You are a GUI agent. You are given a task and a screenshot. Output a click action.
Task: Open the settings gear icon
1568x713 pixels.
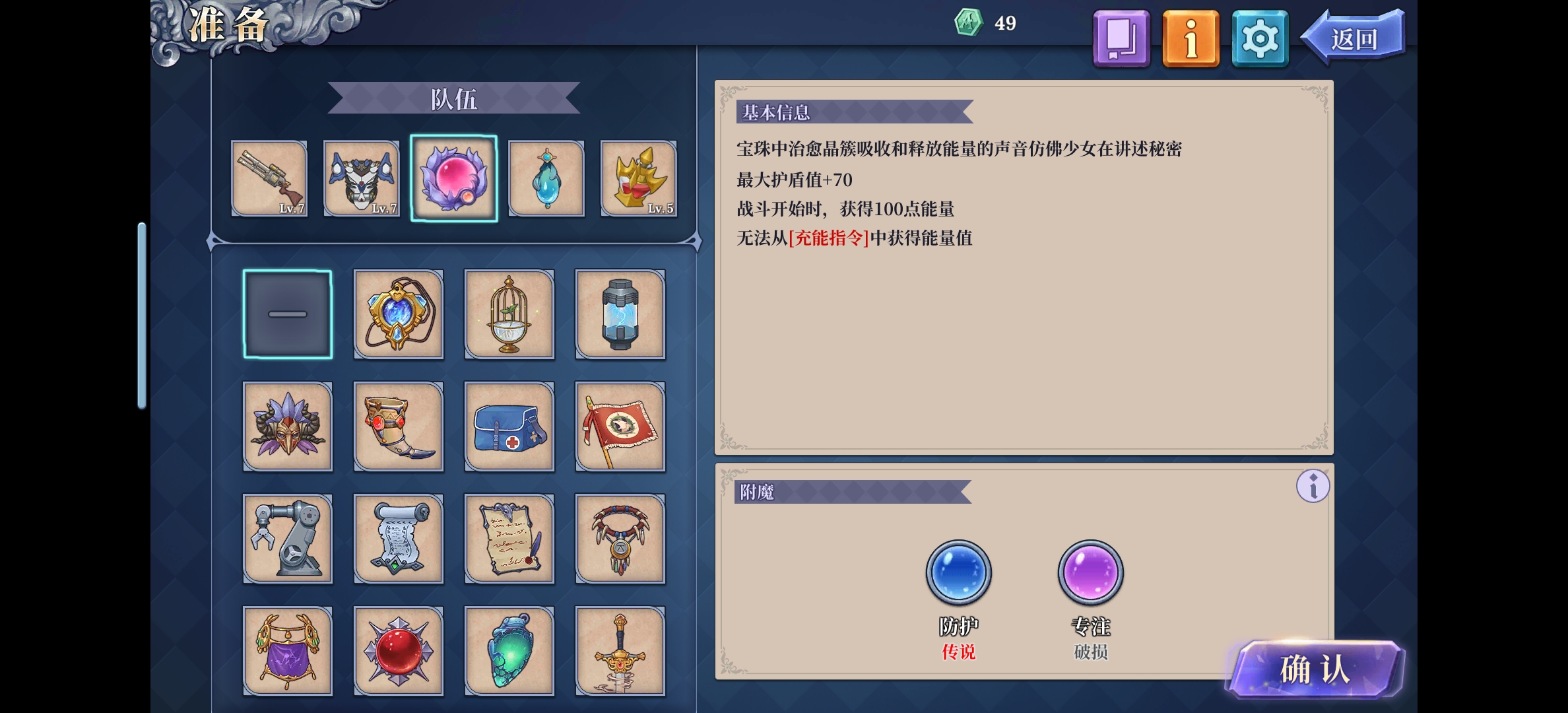click(x=1259, y=38)
